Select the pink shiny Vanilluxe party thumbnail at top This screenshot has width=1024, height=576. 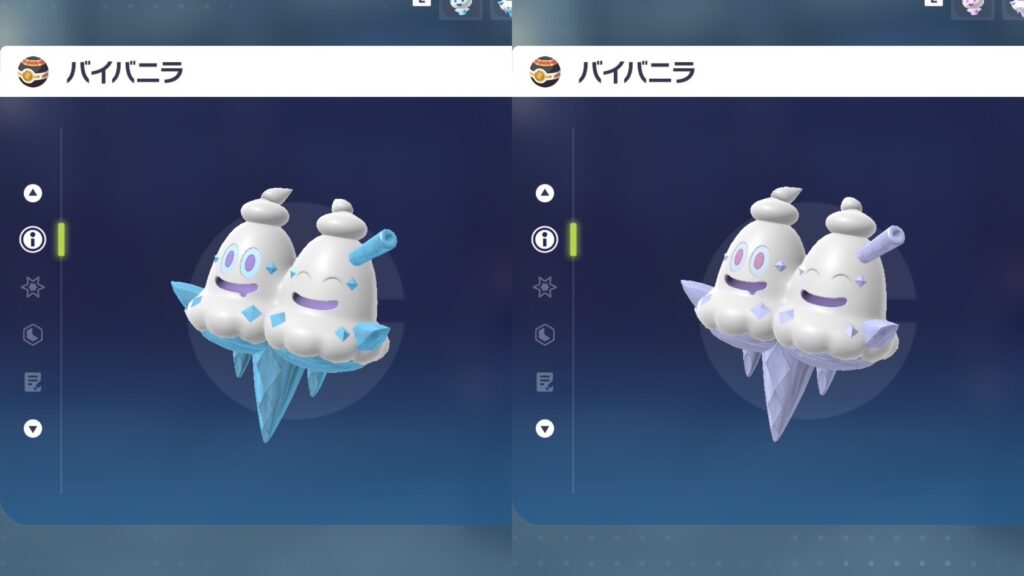click(972, 7)
